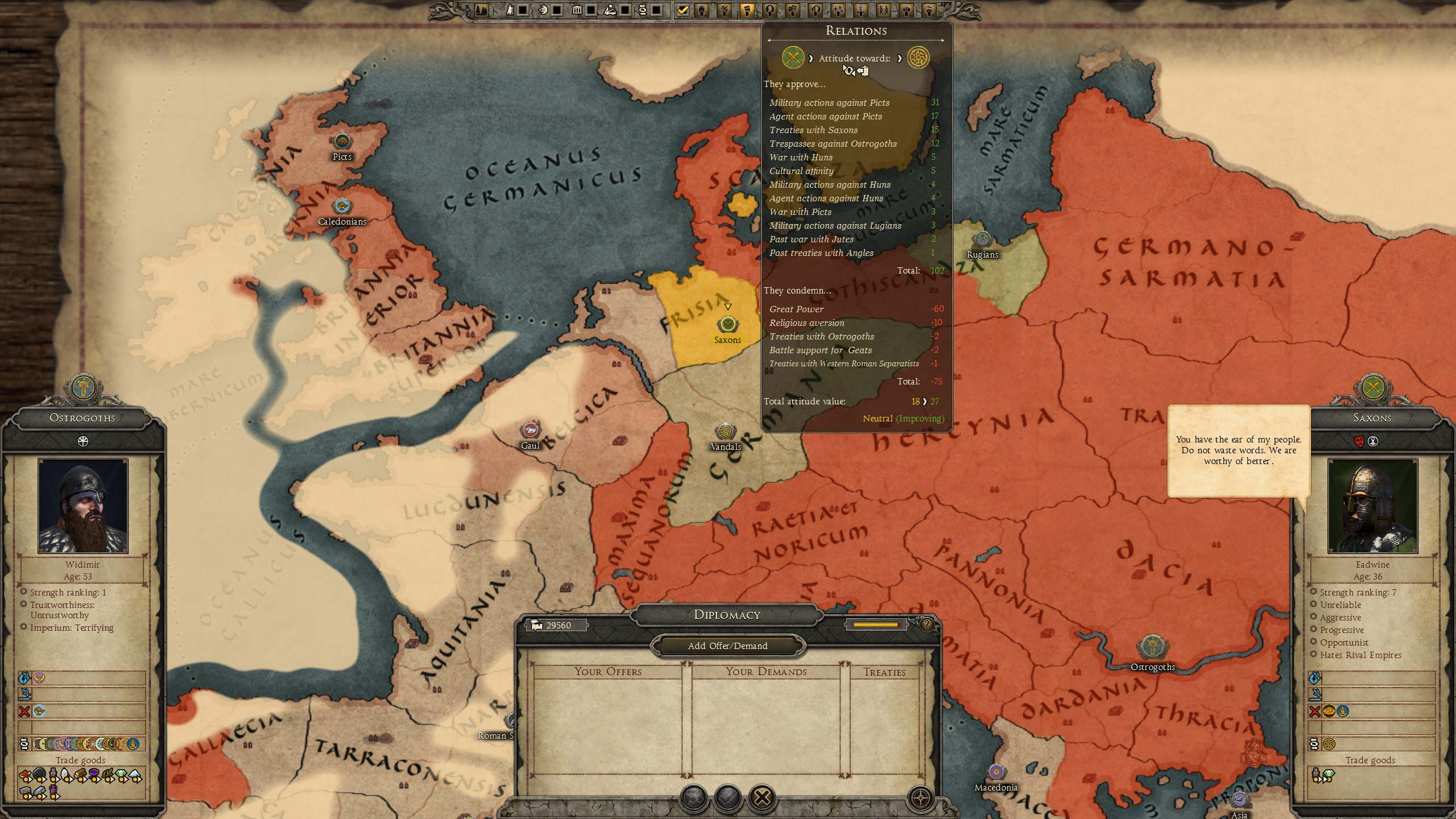Select the Caledonians faction marker
The height and width of the screenshot is (819, 1456).
pos(342,206)
